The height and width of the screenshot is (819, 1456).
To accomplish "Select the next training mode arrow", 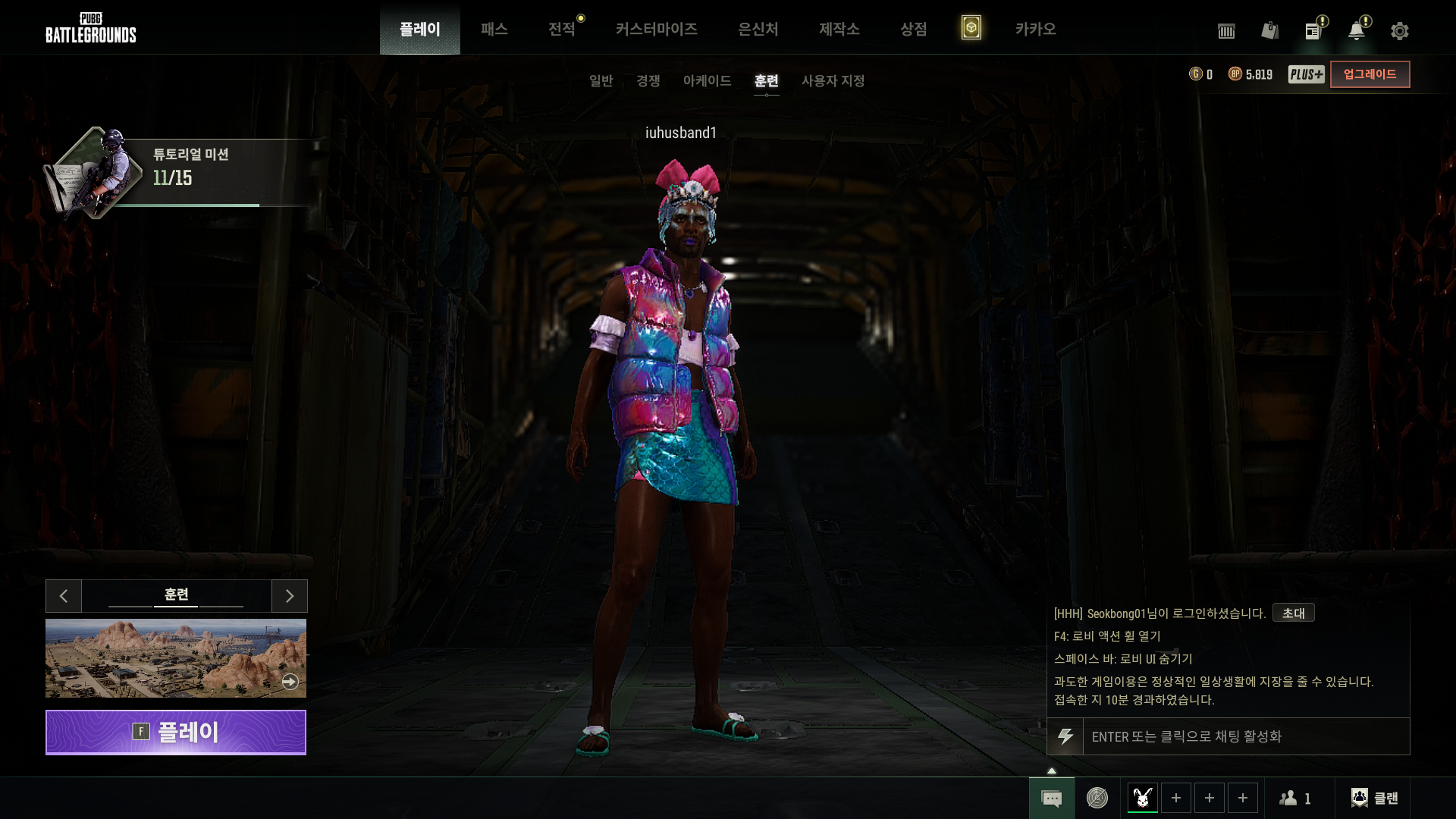I will coord(290,596).
